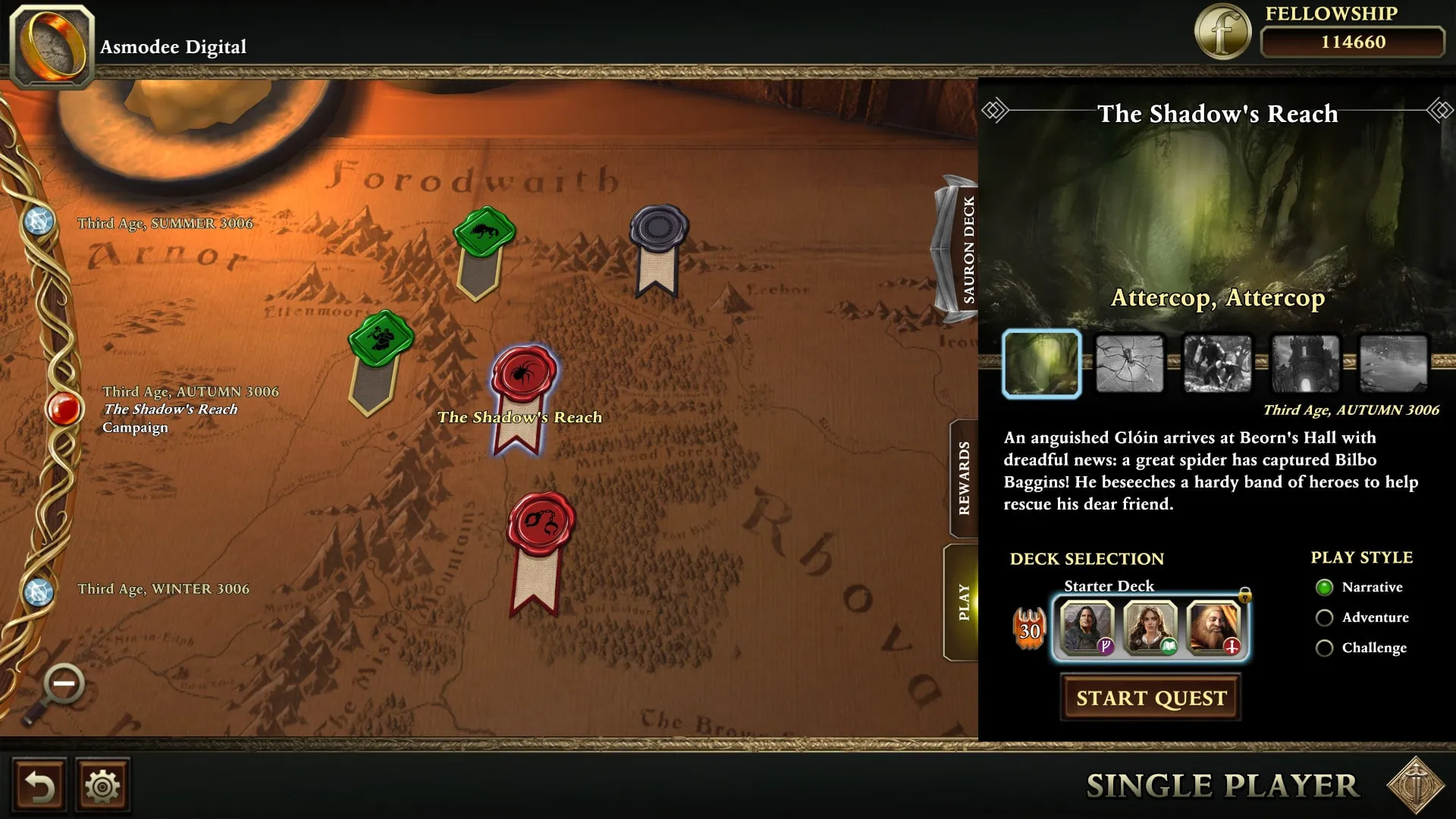This screenshot has height=819, width=1456.
Task: Zoom out the map with magnifier
Action: 63,685
